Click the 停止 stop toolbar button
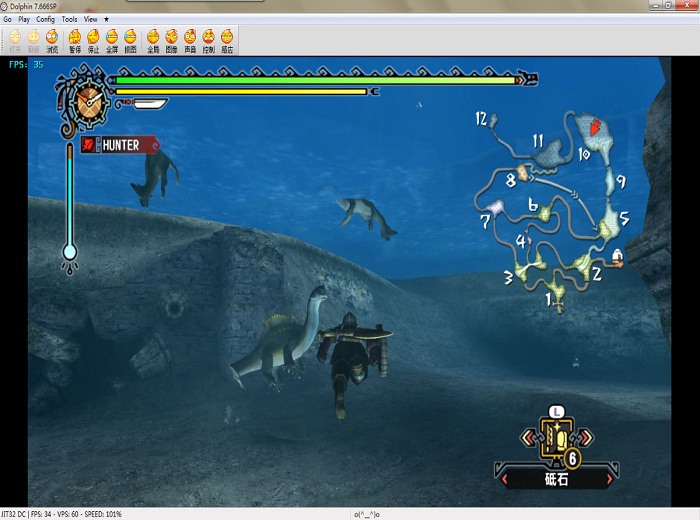 tap(93, 40)
